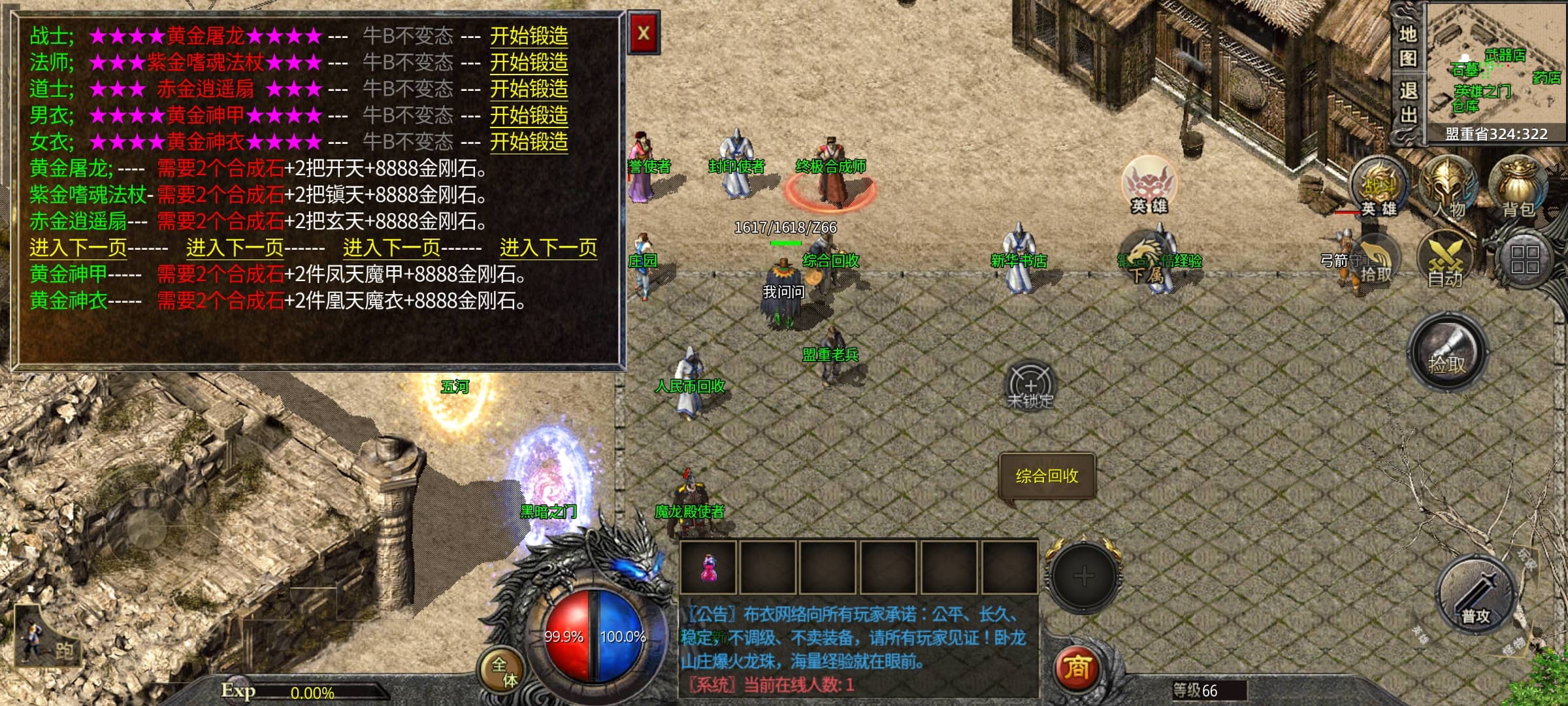Image resolution: width=1568 pixels, height=706 pixels.
Task: Open the red 商 shop button
Action: coord(1077,668)
